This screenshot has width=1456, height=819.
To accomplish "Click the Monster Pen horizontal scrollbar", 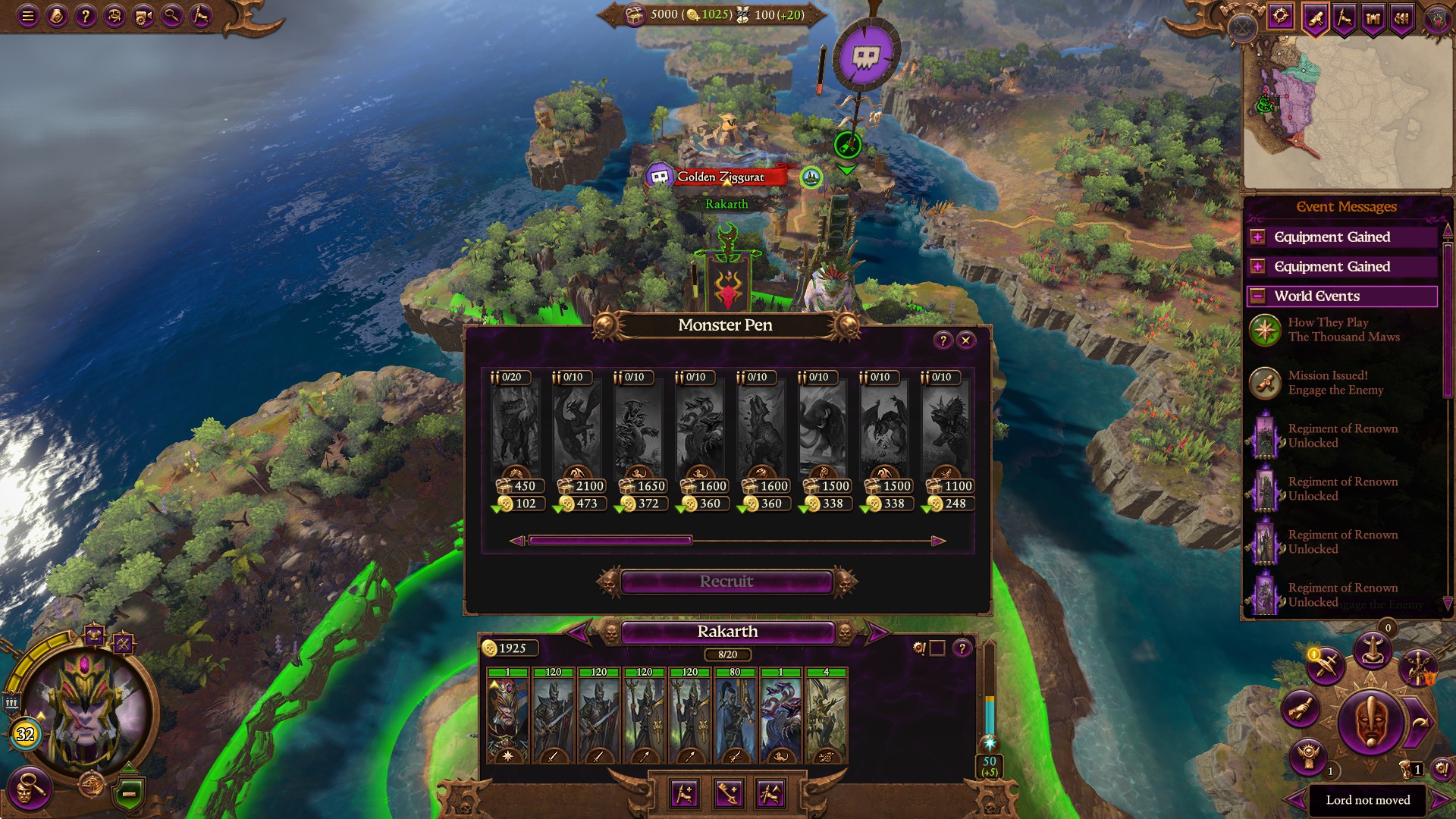I will [610, 540].
